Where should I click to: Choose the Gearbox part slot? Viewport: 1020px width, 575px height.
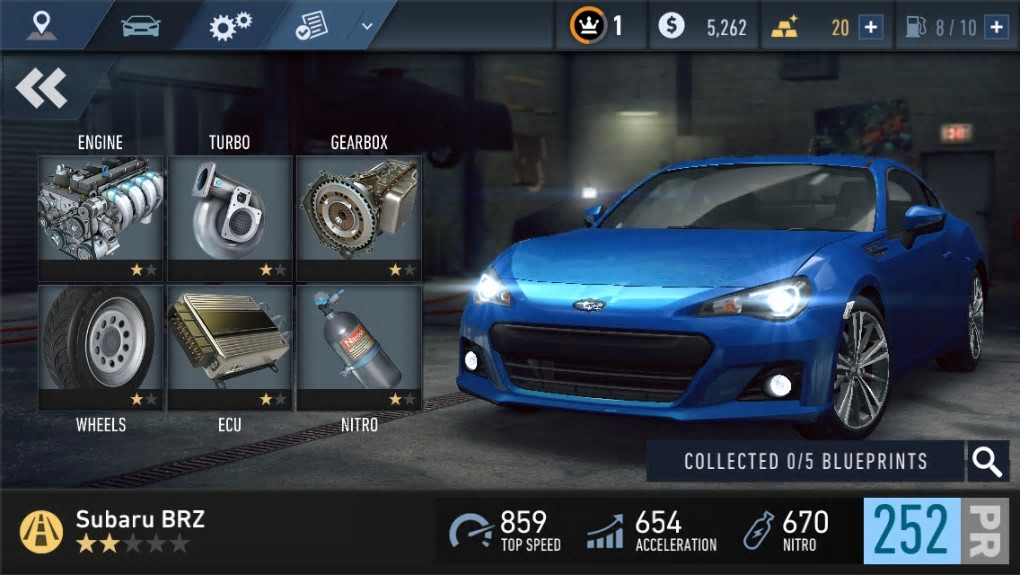(x=359, y=217)
